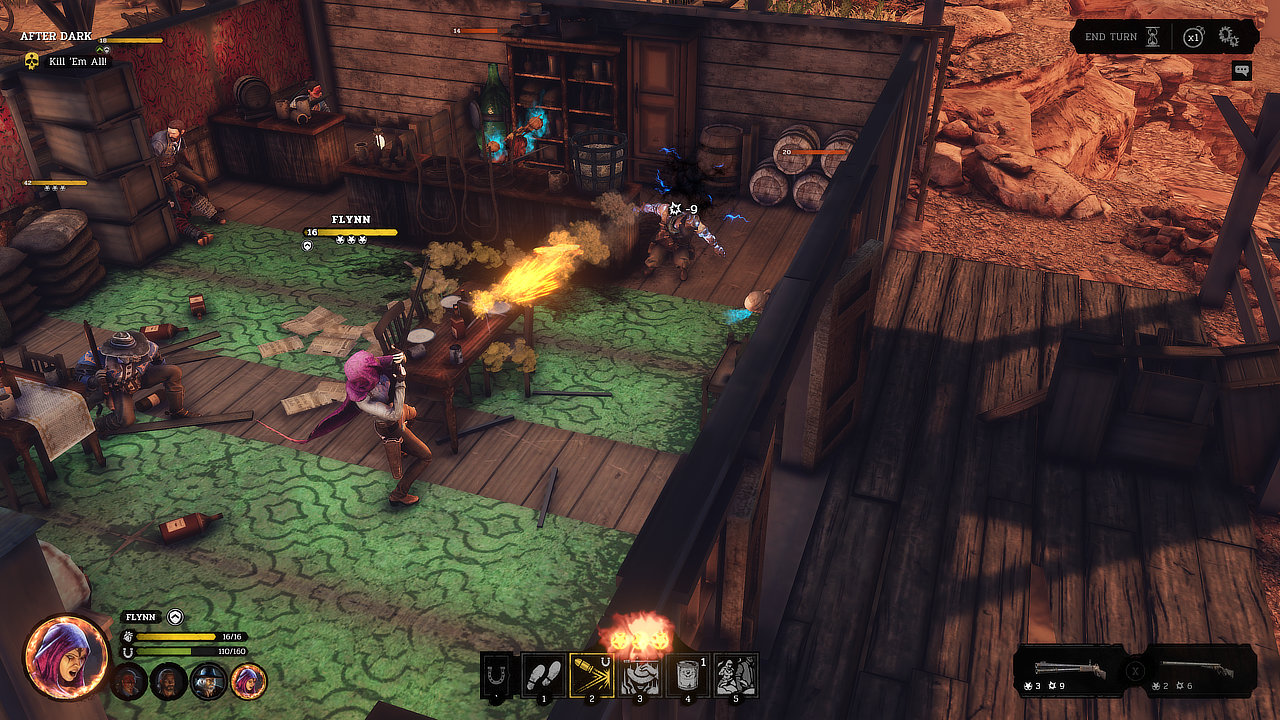This screenshot has height=720, width=1280.
Task: Open the settings gear menu
Action: point(1228,37)
